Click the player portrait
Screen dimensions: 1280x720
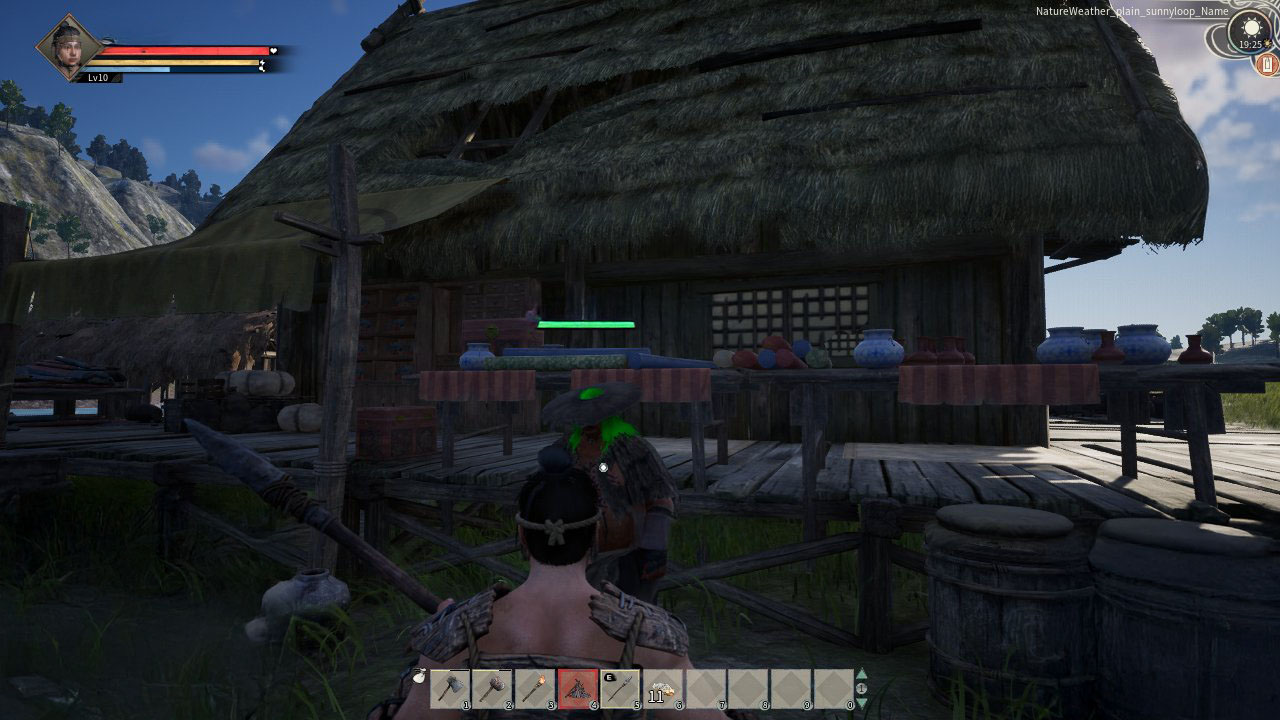pyautogui.click(x=70, y=46)
